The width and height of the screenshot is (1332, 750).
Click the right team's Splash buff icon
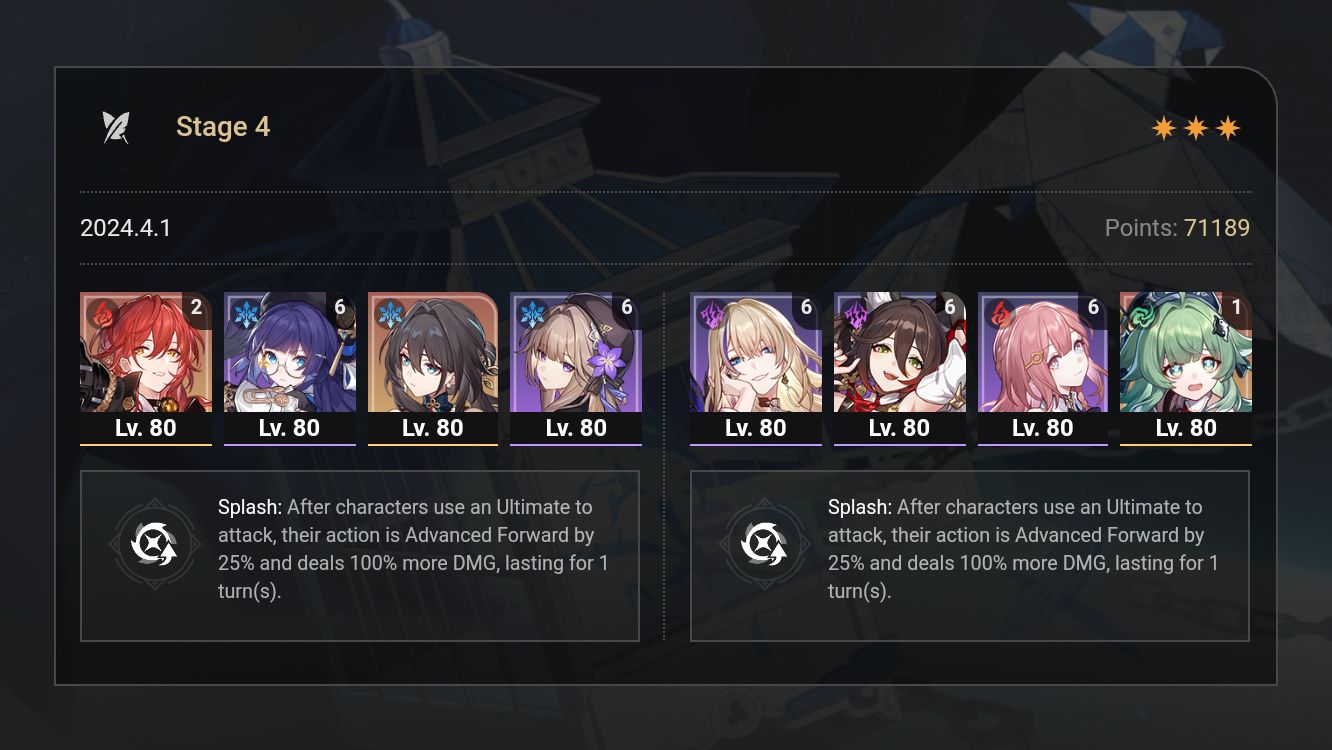click(766, 544)
